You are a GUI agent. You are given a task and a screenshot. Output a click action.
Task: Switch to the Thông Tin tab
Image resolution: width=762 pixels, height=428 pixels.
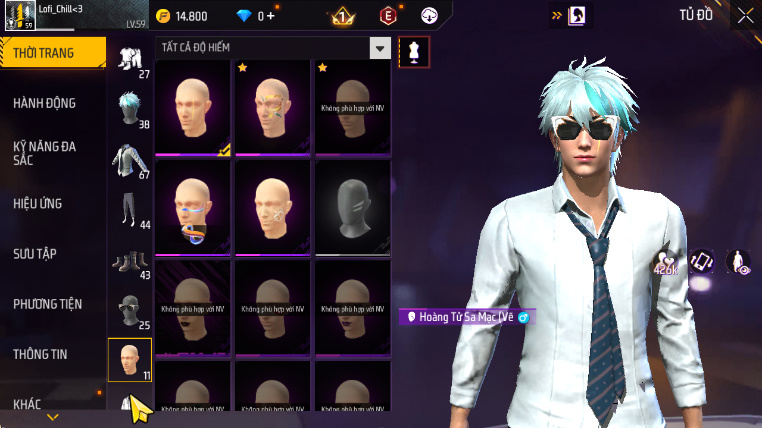point(41,354)
